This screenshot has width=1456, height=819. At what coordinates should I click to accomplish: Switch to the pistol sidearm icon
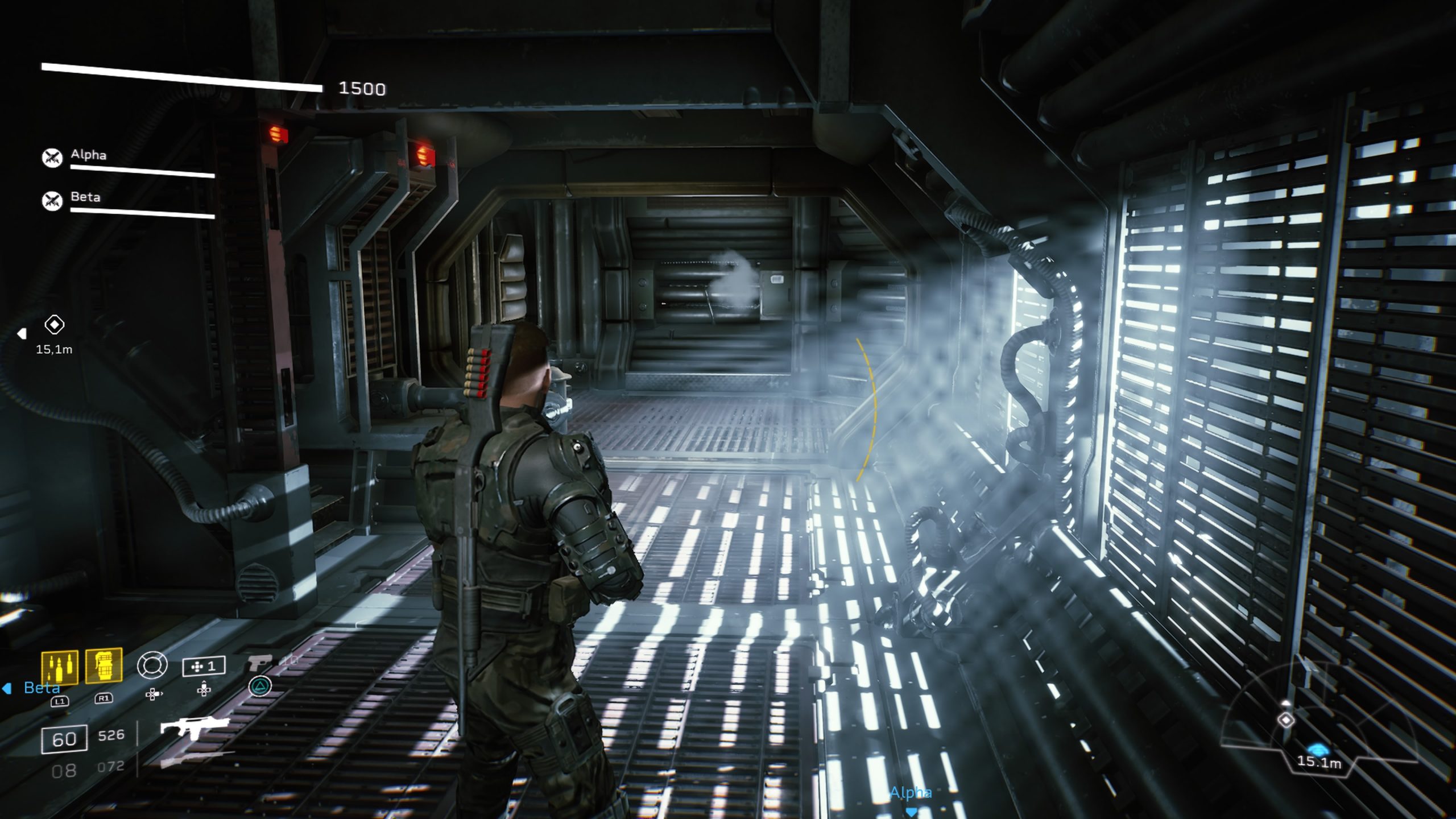(x=260, y=663)
